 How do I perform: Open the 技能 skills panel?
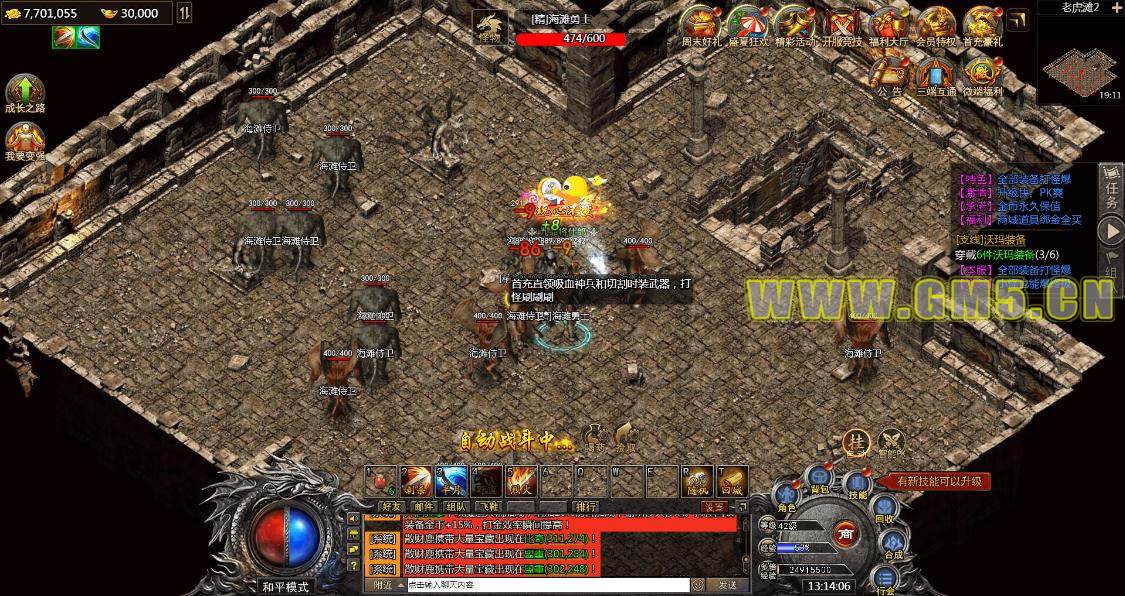[x=857, y=484]
